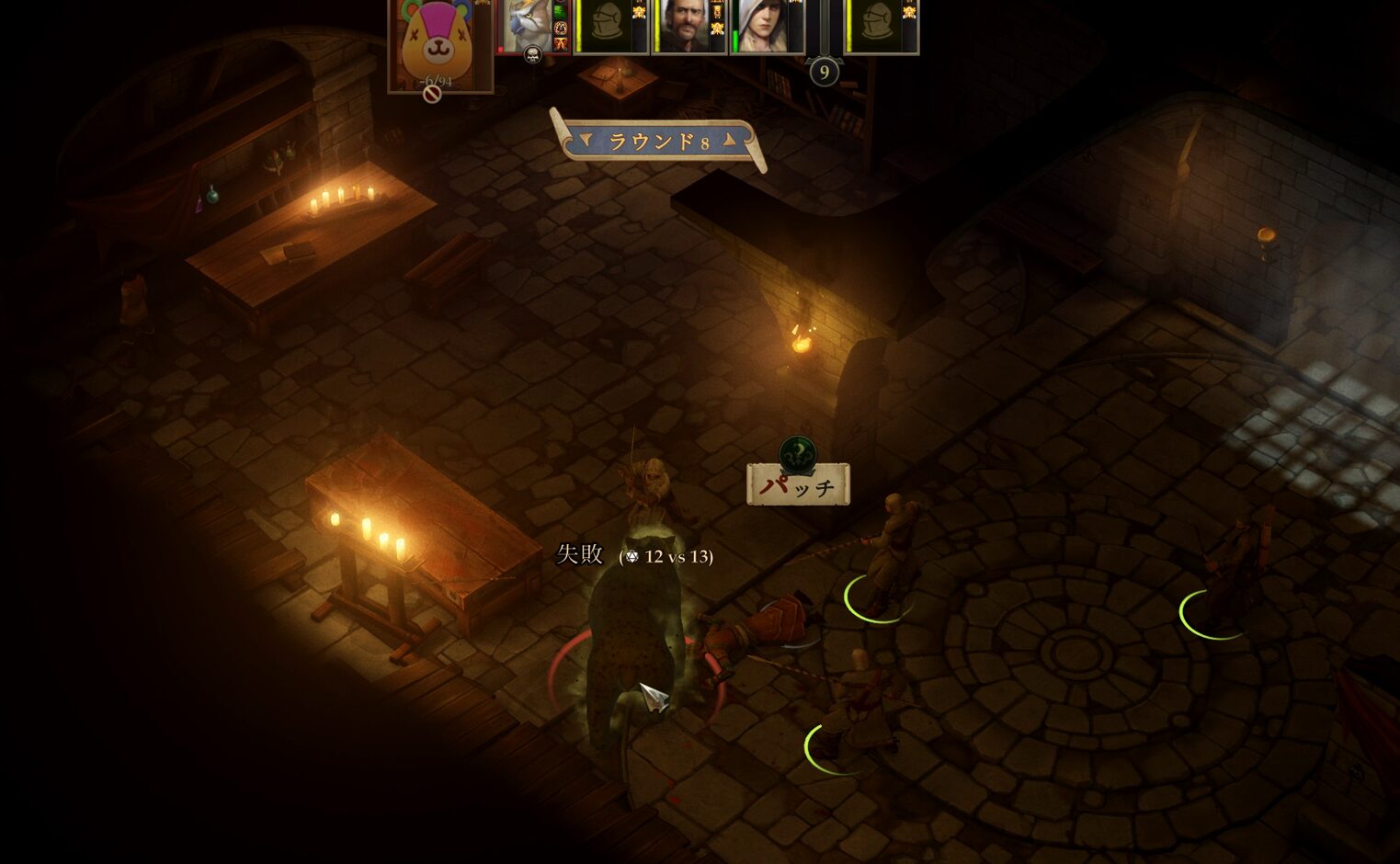Click the パッチ name label
The width and height of the screenshot is (1400, 864).
click(798, 484)
